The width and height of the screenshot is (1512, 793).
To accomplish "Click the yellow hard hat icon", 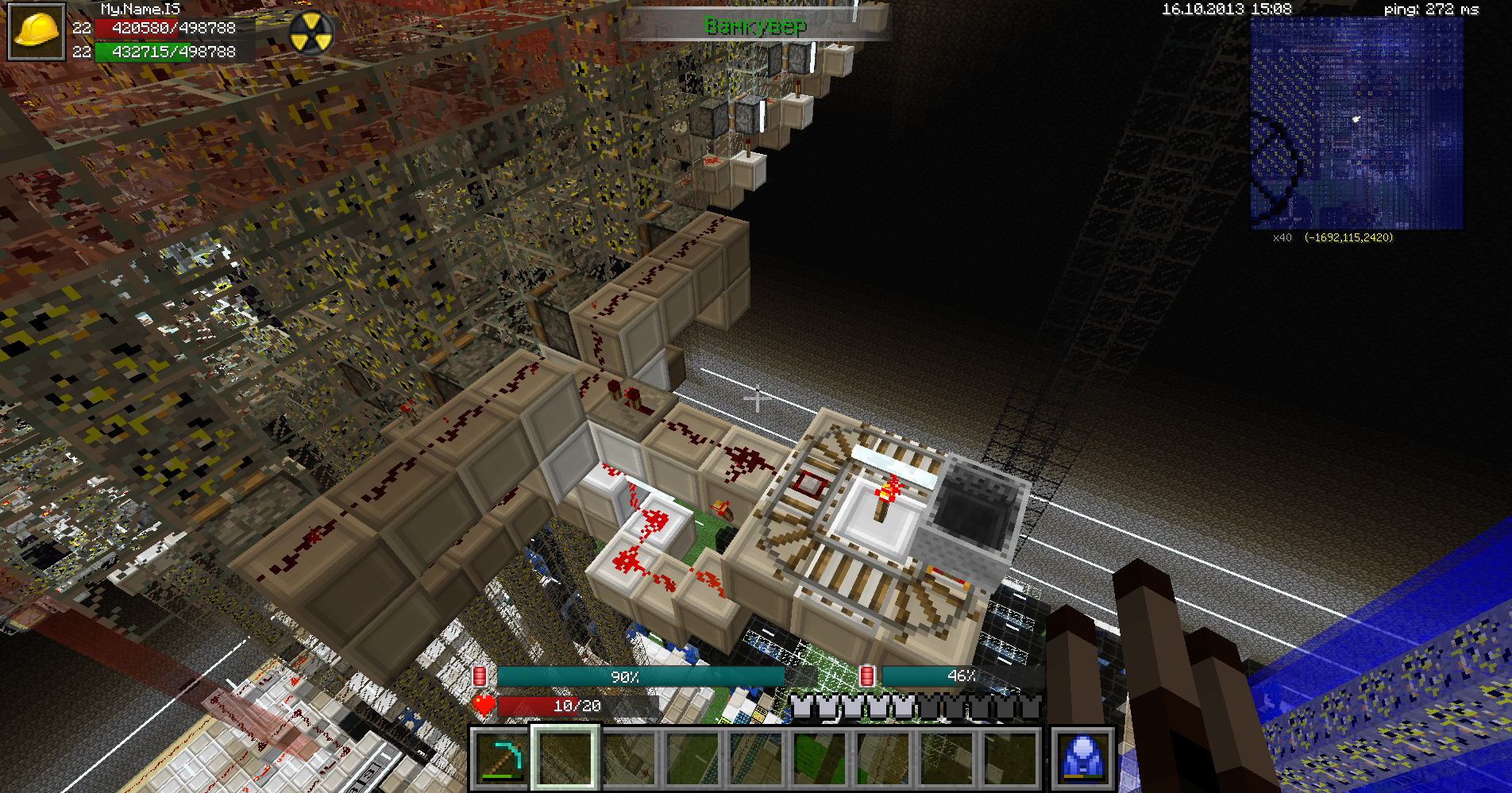I will tap(37, 32).
